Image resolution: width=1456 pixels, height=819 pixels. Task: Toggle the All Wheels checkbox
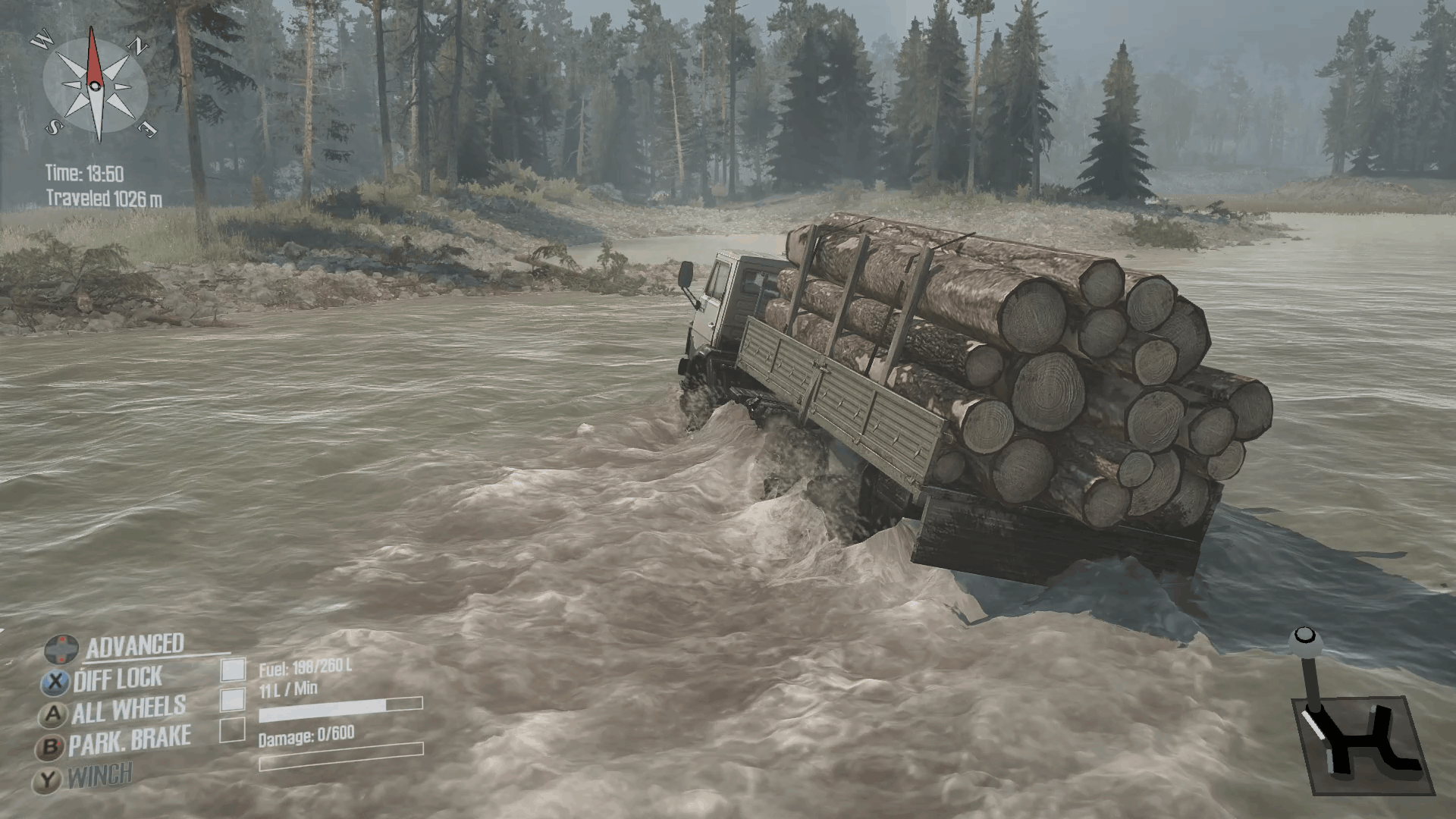[x=233, y=699]
